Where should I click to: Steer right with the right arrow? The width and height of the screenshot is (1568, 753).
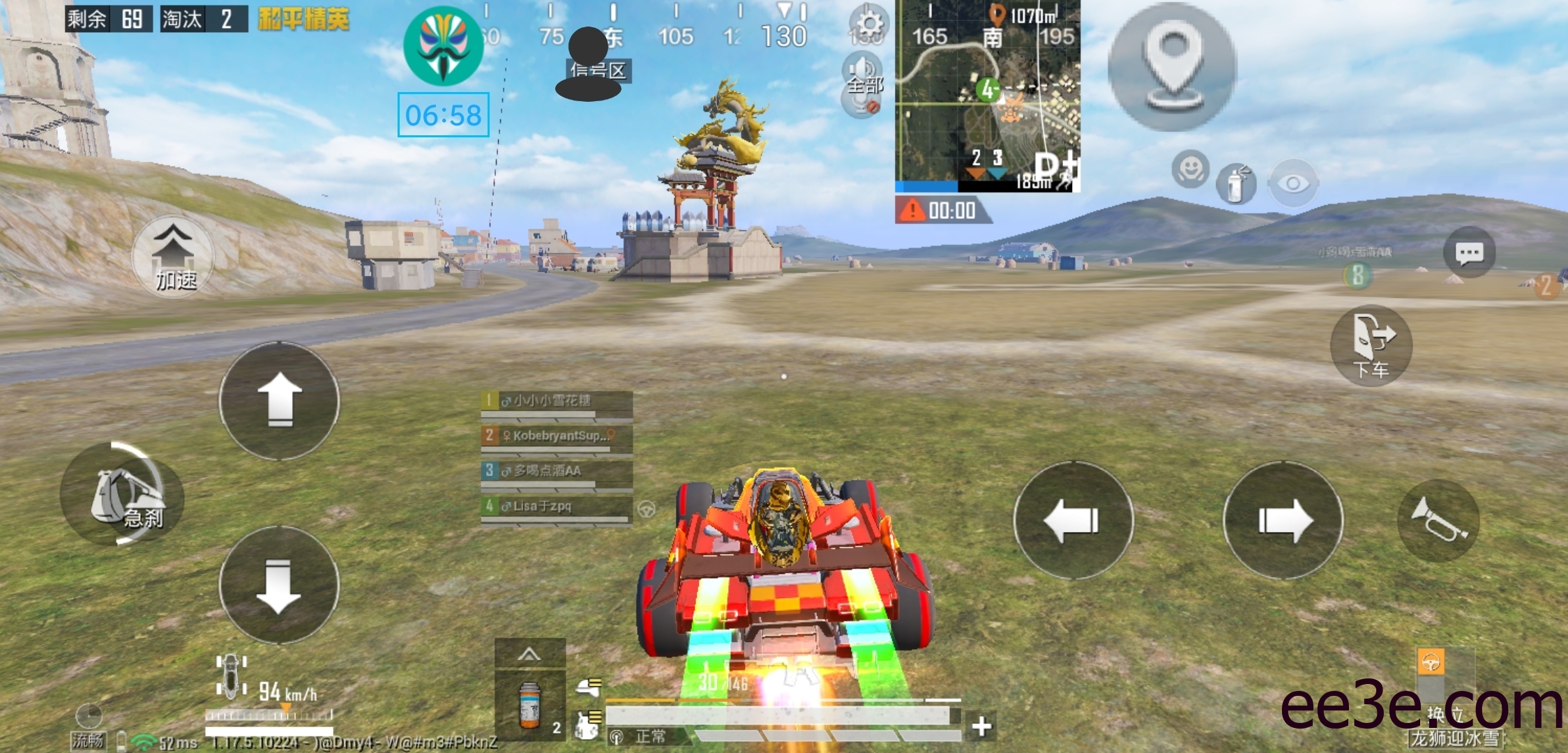point(1283,520)
